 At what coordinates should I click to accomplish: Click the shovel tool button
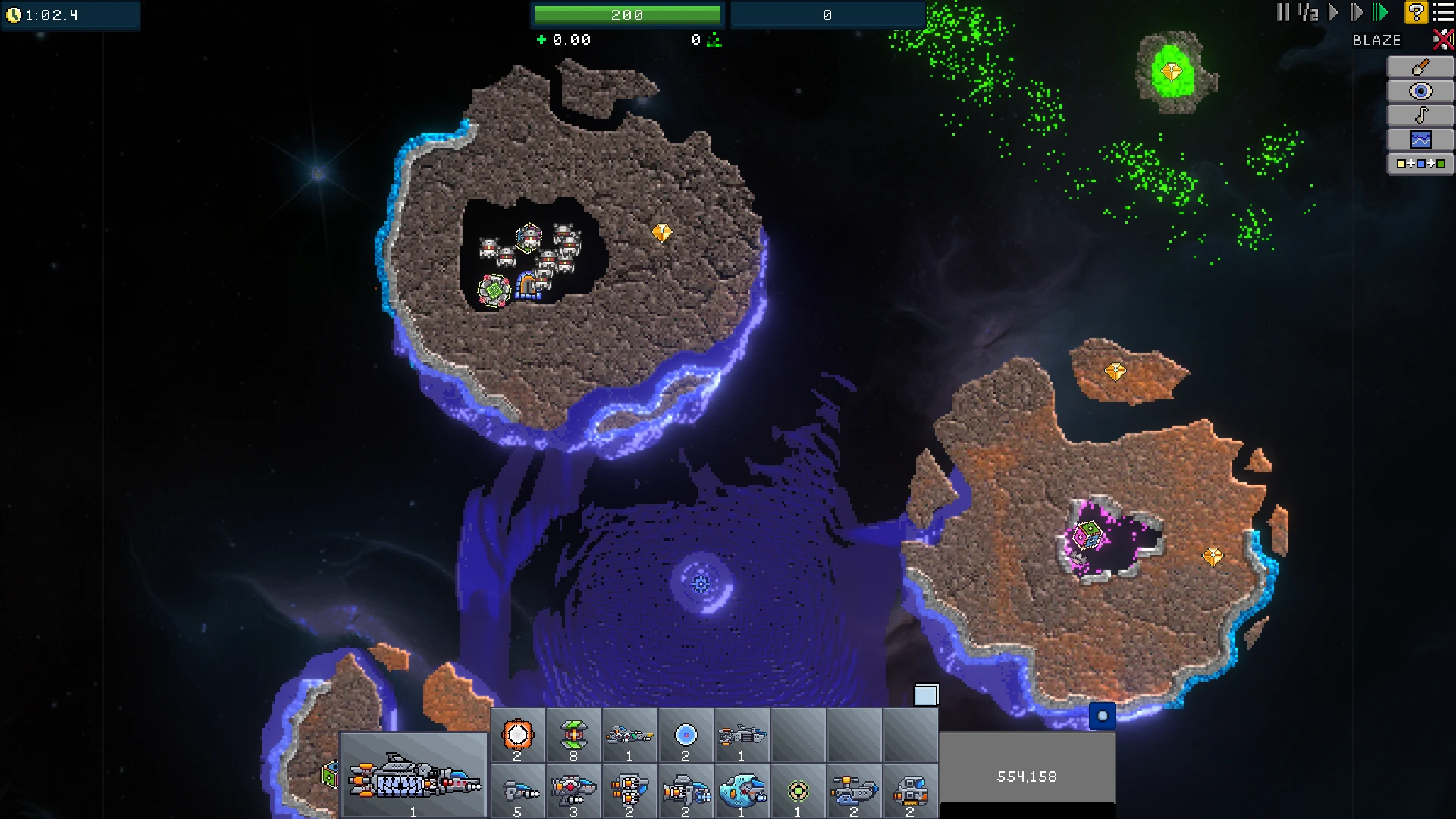(x=1420, y=67)
